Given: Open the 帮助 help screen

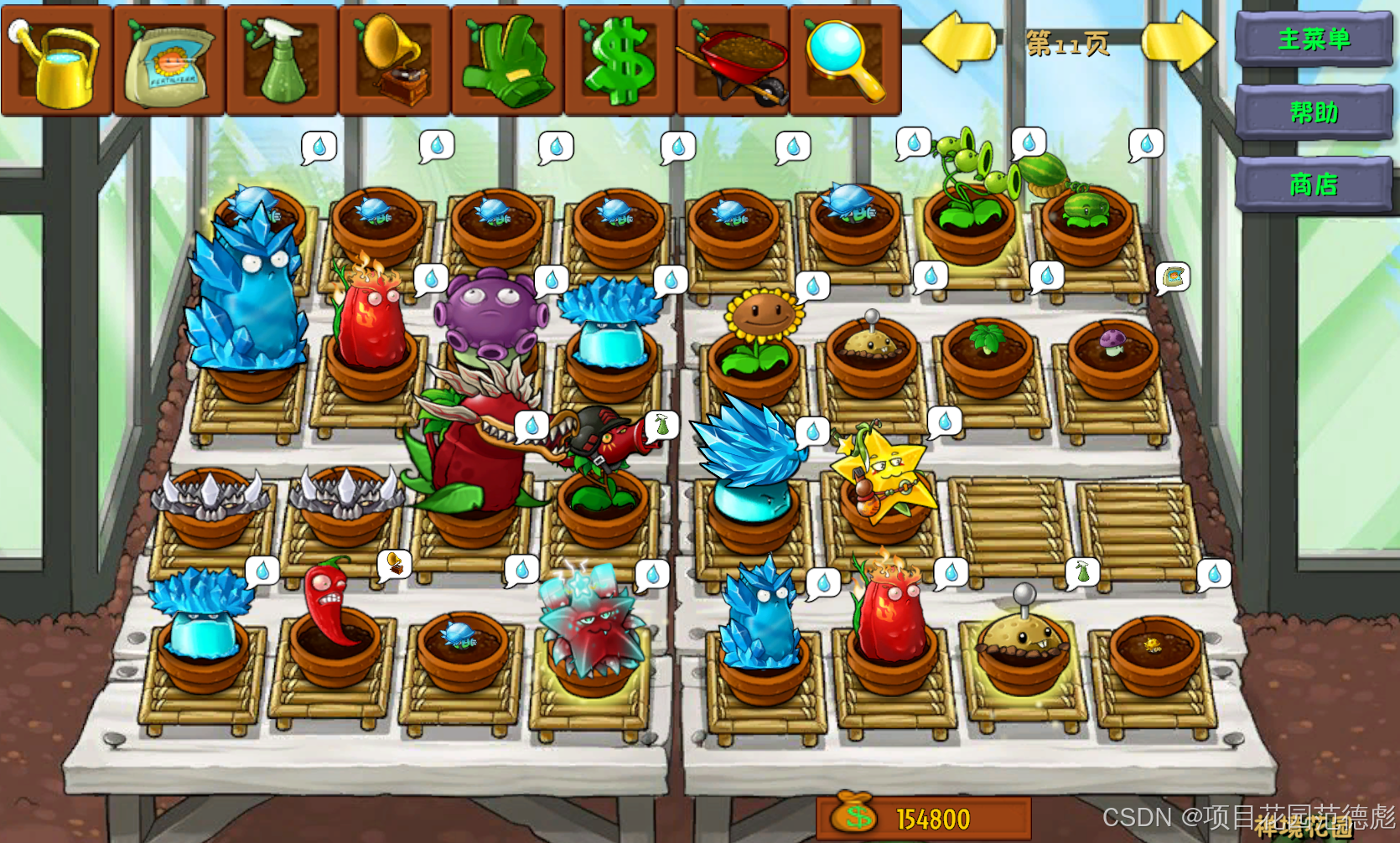Looking at the screenshot, I should coord(1313,111).
